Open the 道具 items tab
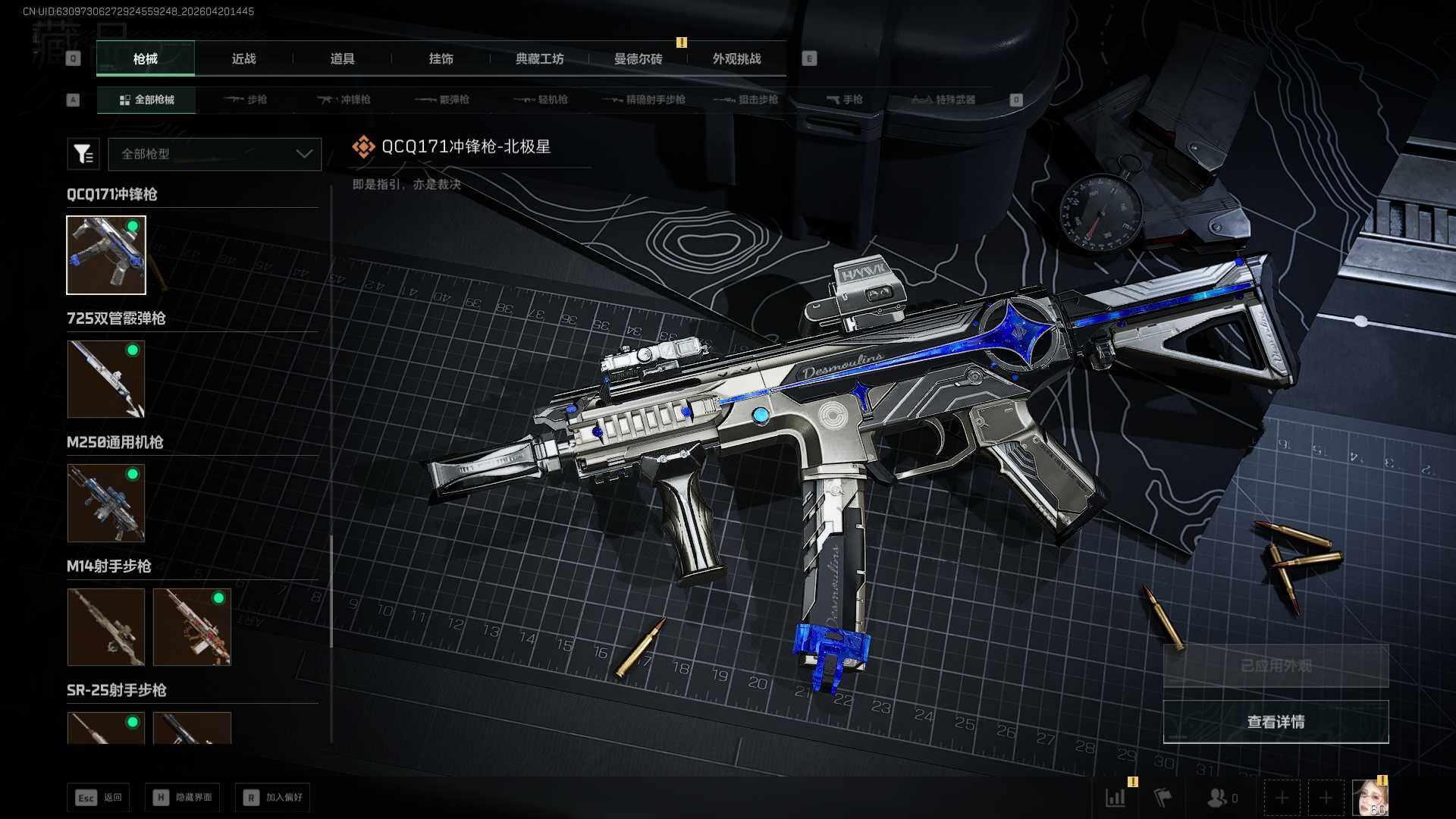The height and width of the screenshot is (819, 1456). point(342,58)
